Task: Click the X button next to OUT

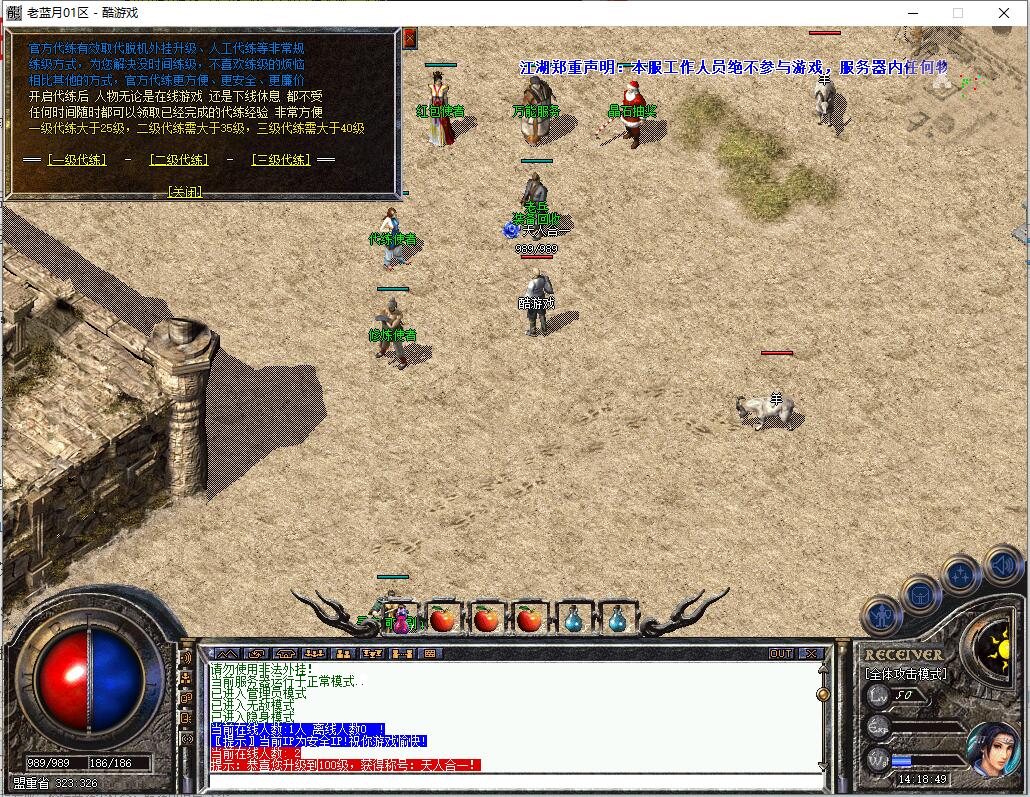Action: click(x=811, y=653)
